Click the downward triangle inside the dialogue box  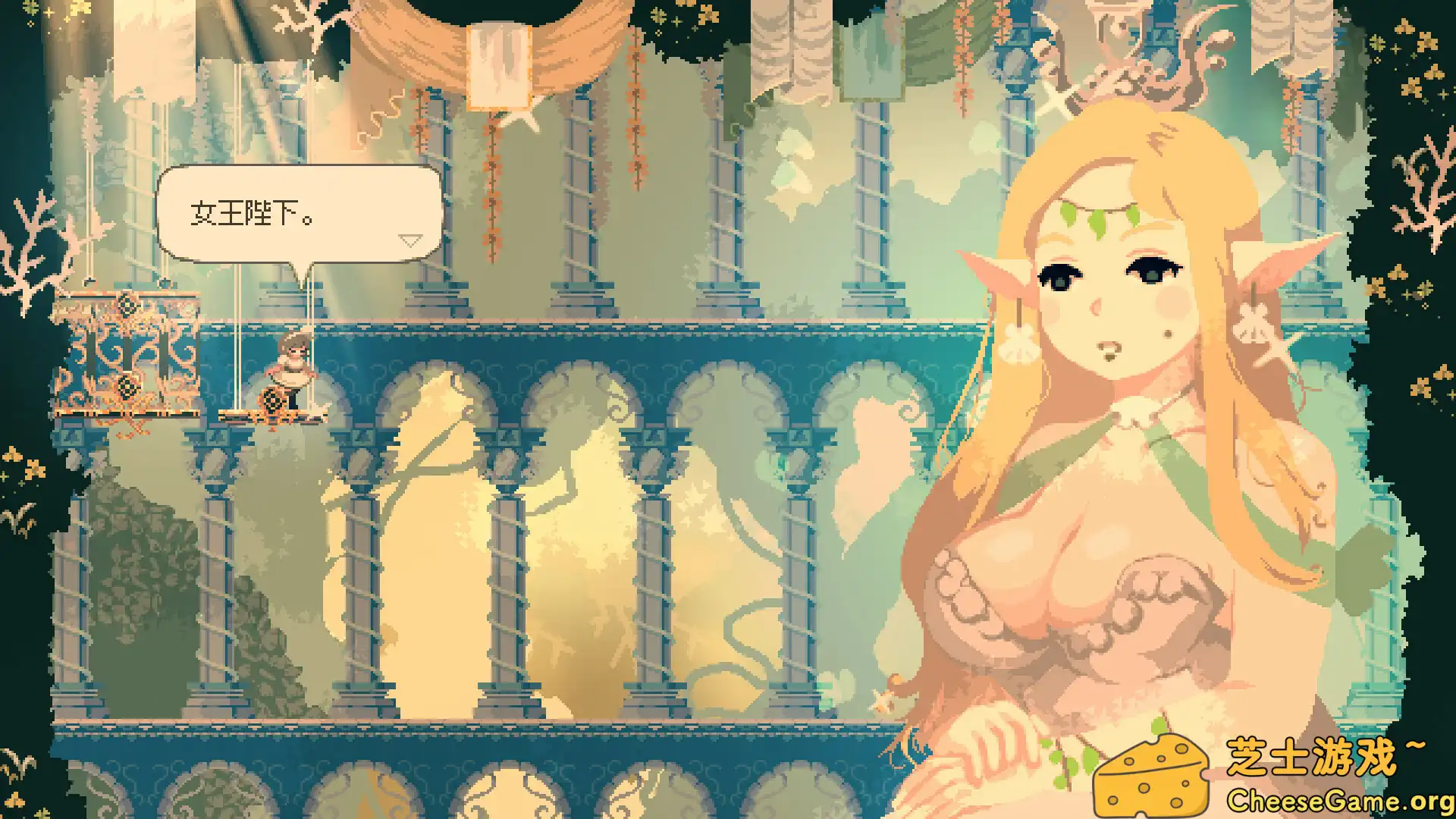tap(410, 239)
